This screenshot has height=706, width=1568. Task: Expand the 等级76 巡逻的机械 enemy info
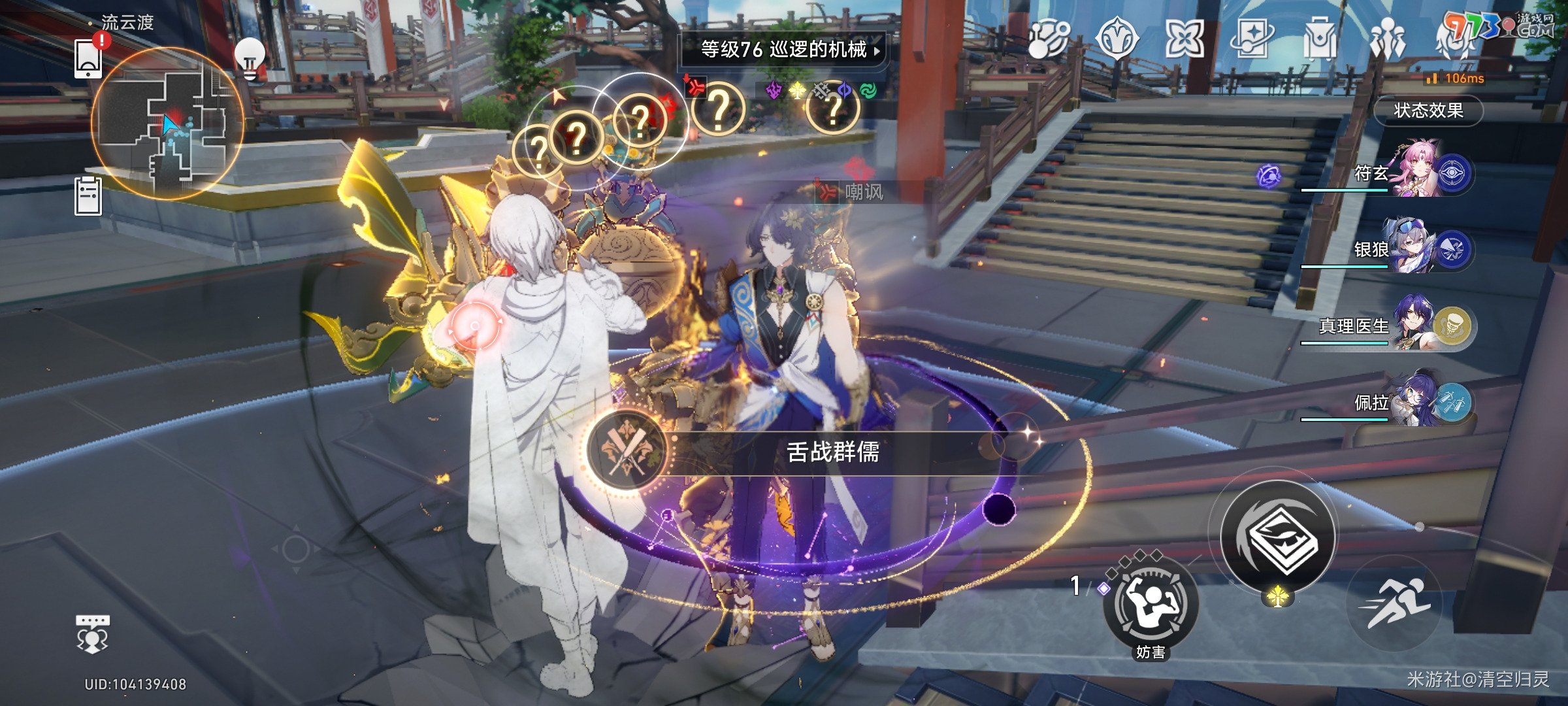click(x=783, y=50)
